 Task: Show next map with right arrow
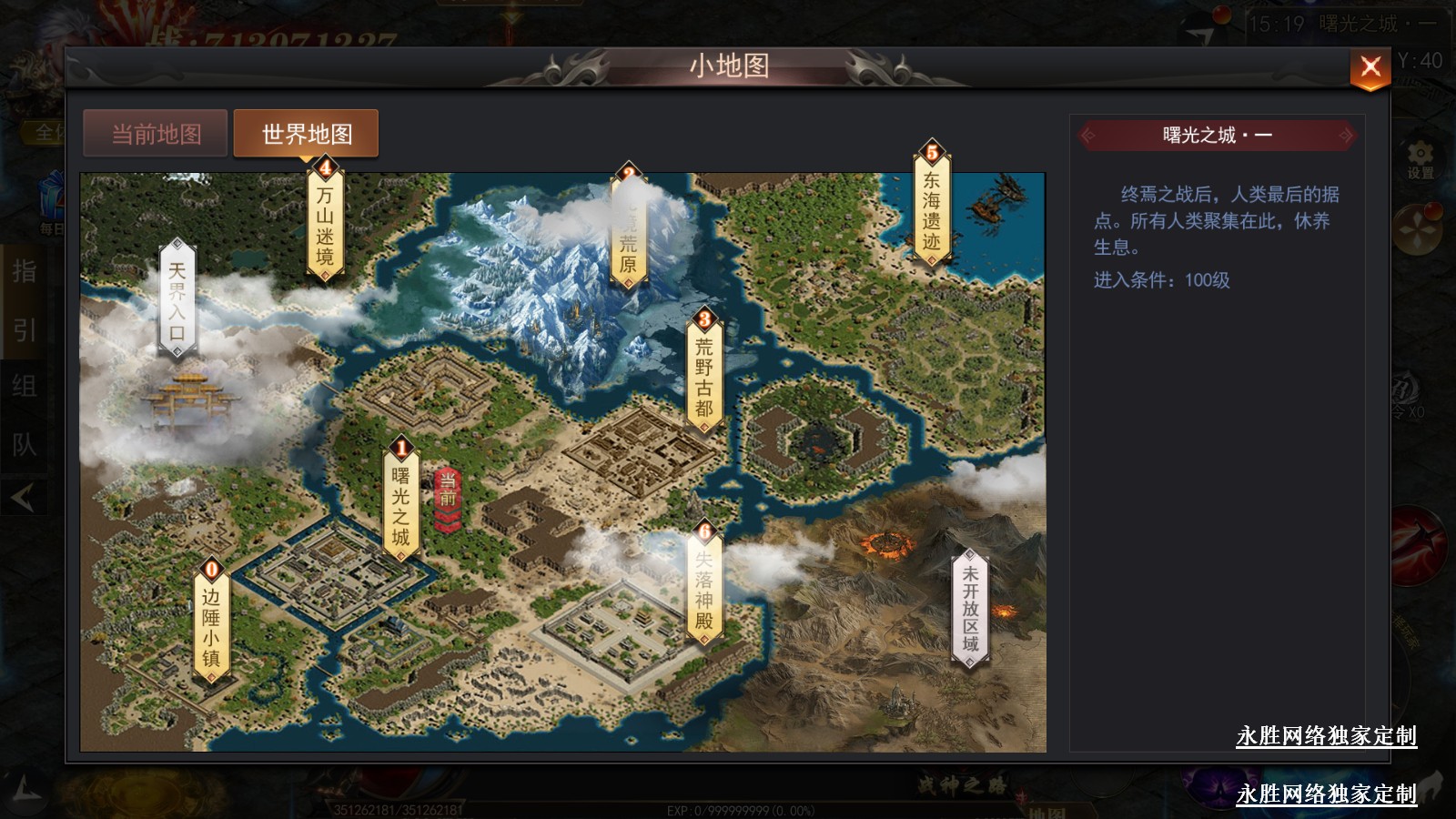(1346, 136)
